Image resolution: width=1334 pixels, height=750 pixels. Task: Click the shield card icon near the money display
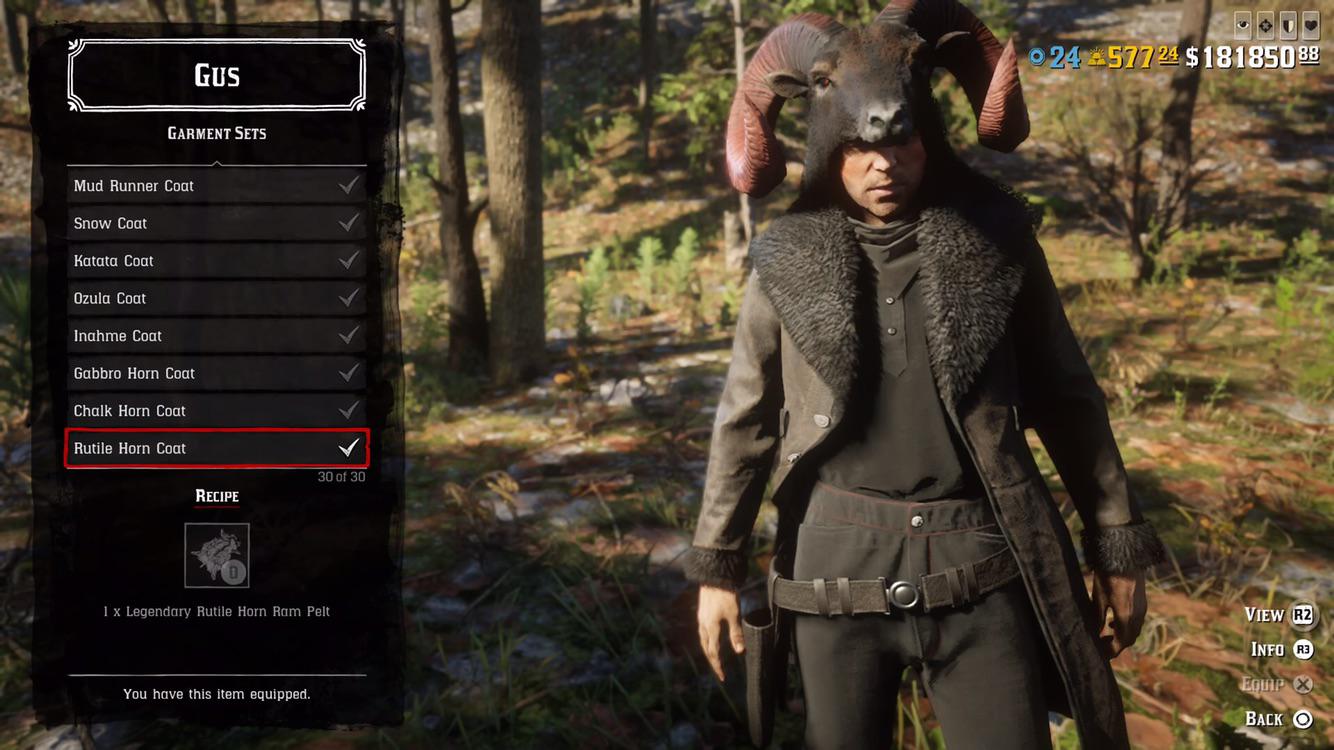[x=1288, y=25]
